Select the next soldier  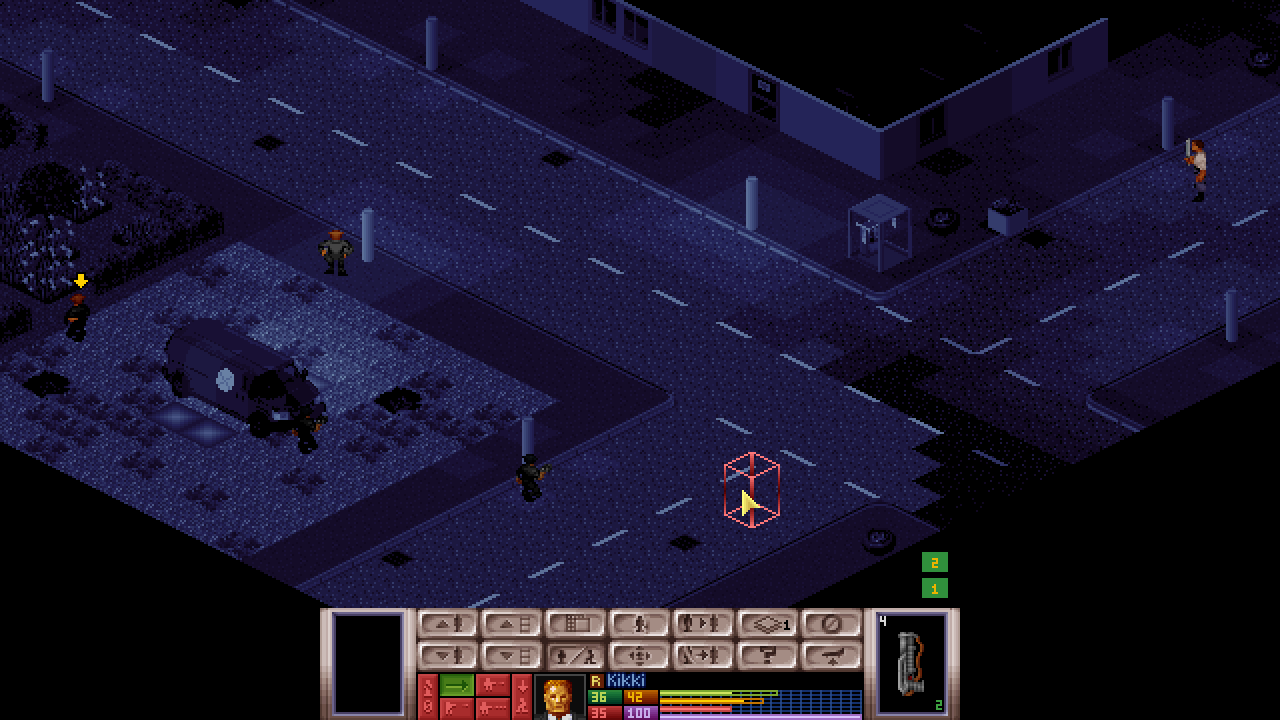(704, 624)
